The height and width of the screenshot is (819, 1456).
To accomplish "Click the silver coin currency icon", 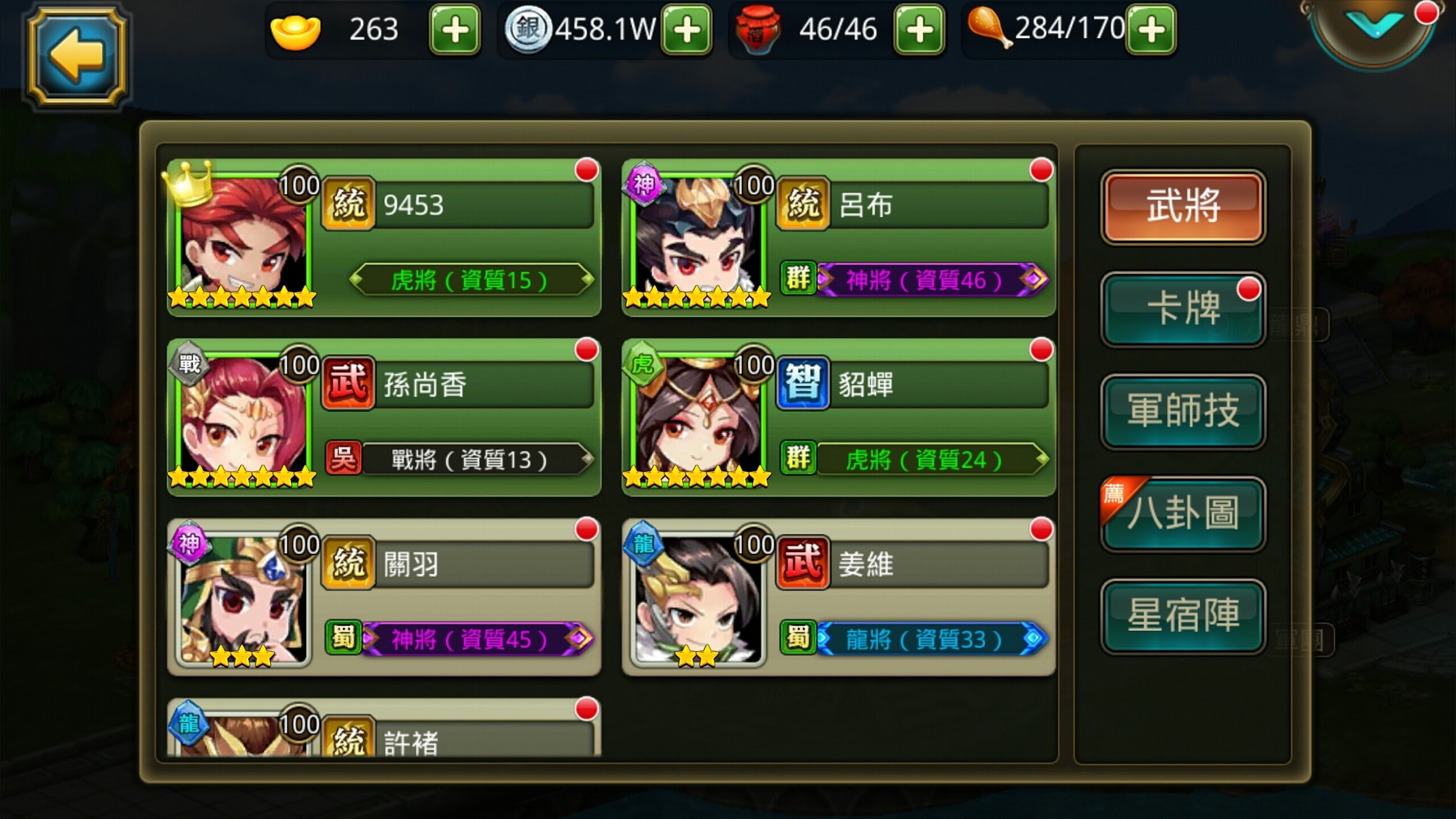I will point(528,29).
